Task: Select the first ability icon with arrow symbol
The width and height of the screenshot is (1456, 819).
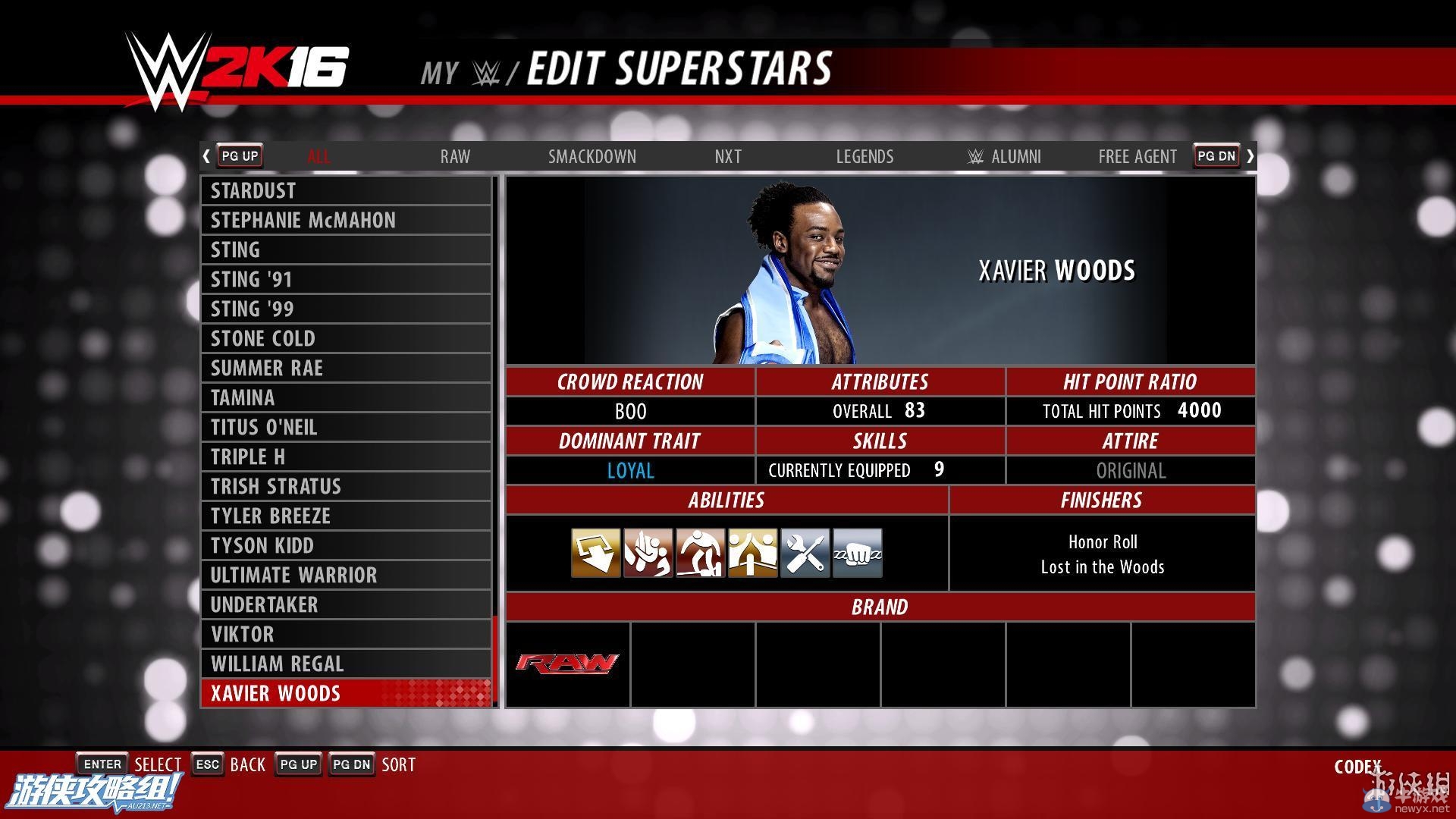Action: [x=595, y=553]
